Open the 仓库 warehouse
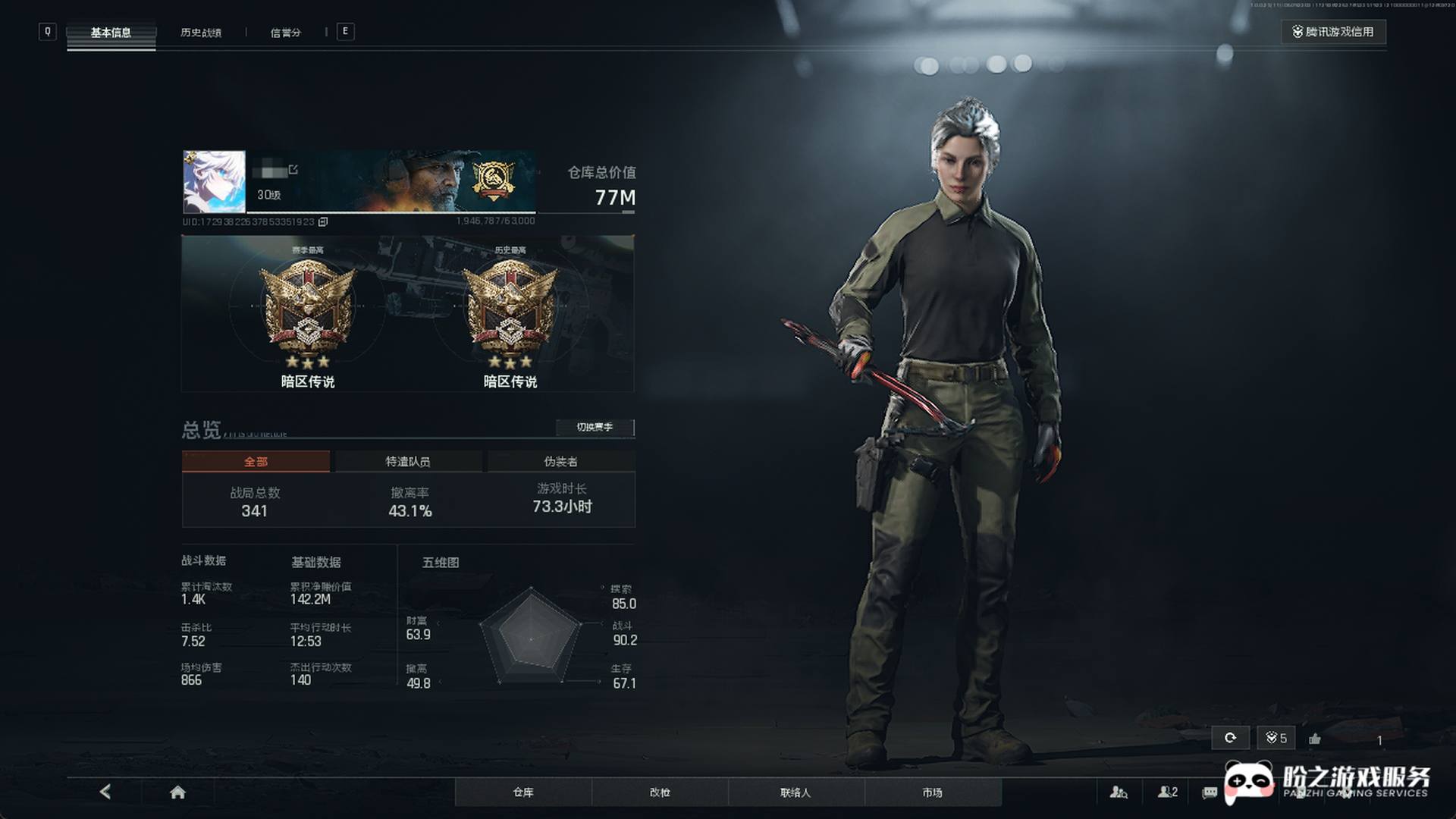1456x819 pixels. pos(523,792)
